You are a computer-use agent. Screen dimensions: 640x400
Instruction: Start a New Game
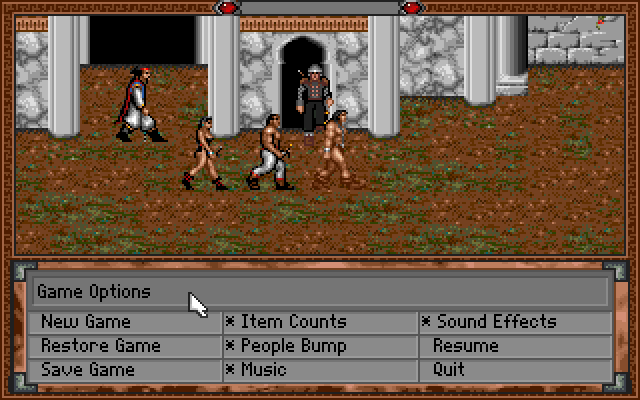coord(86,322)
